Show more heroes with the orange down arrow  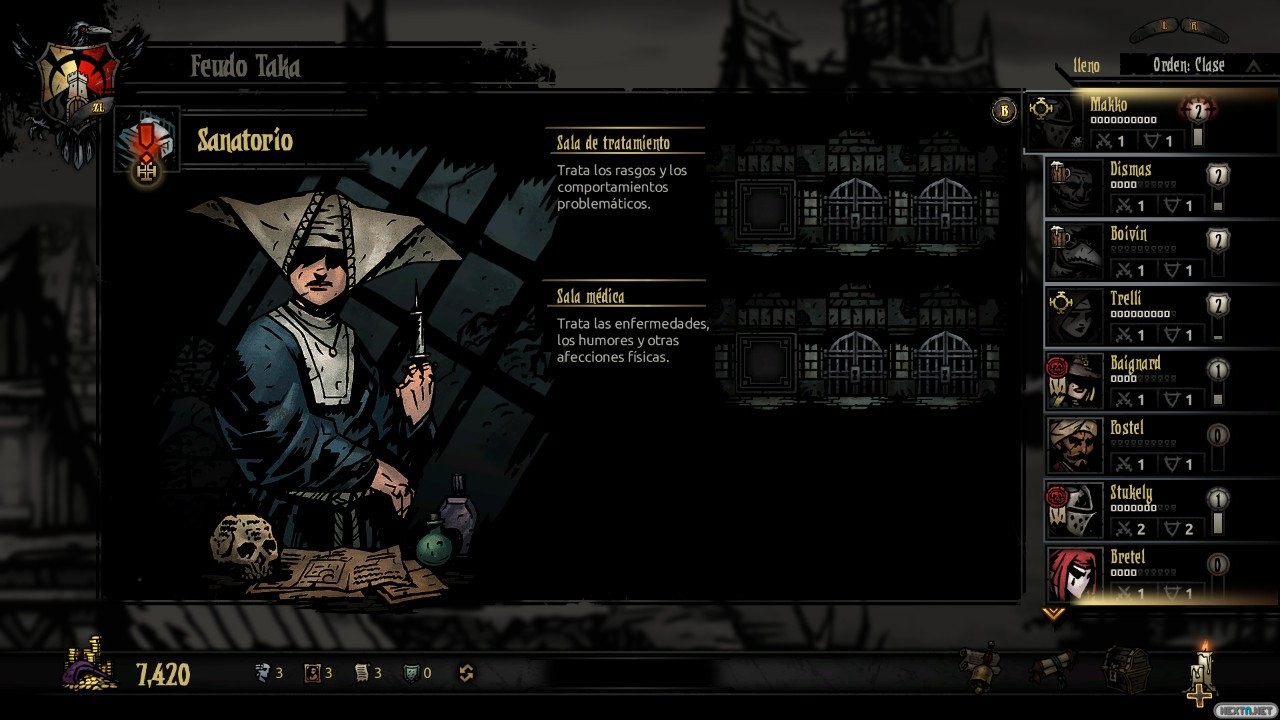tap(1053, 614)
